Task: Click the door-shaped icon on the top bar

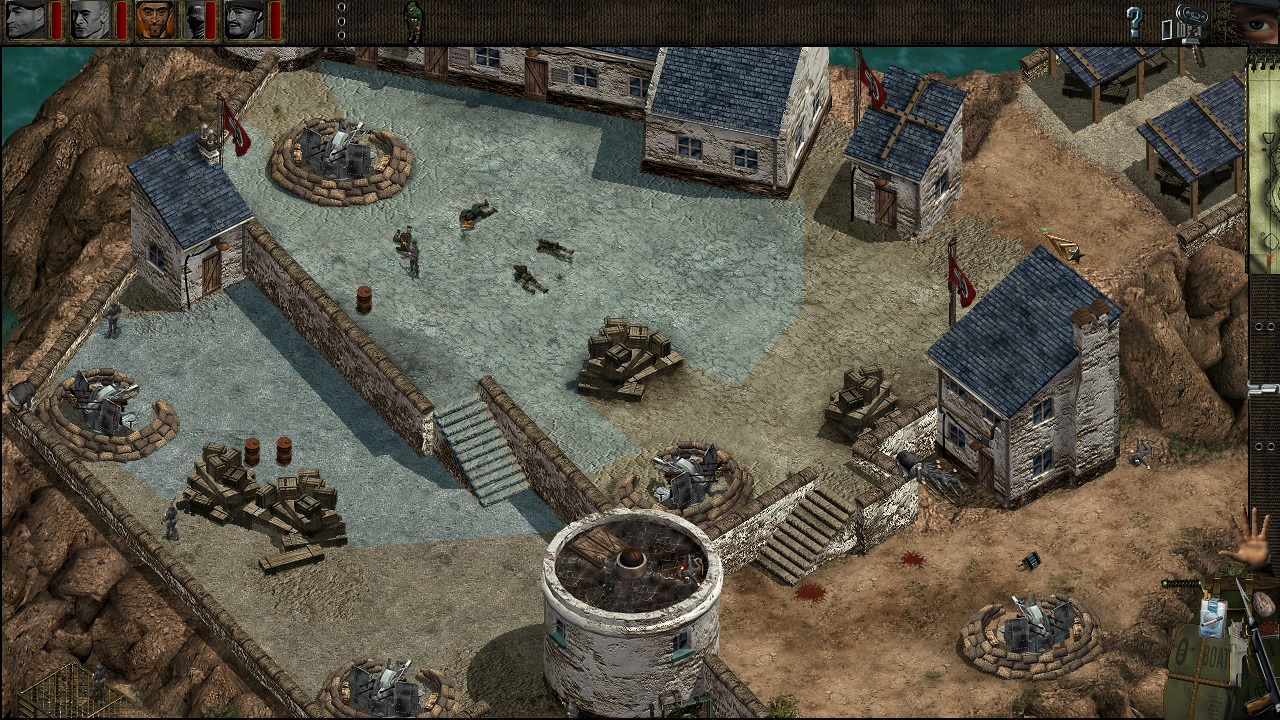Action: click(x=1167, y=28)
